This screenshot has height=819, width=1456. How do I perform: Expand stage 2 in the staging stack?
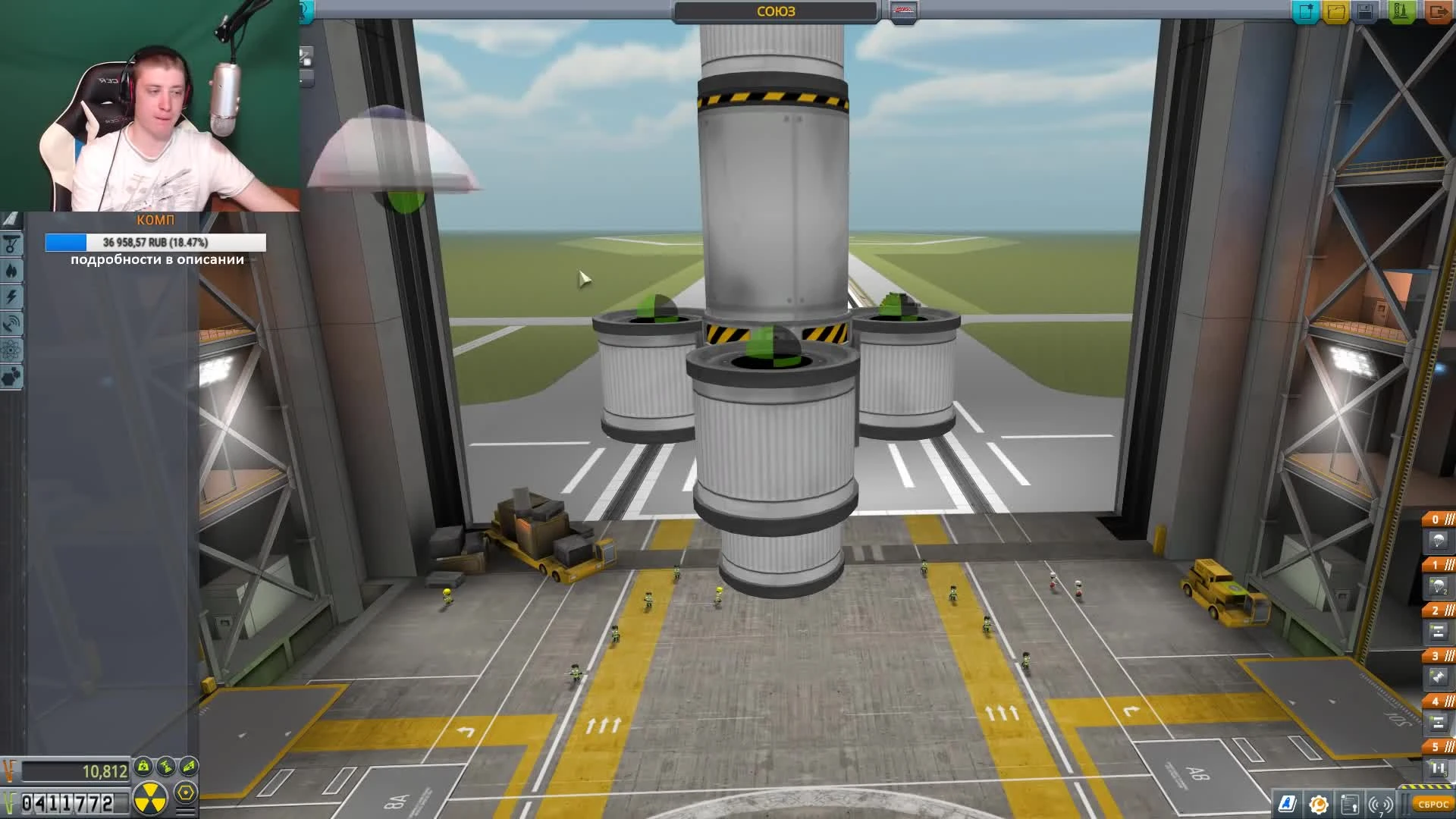[x=1436, y=609]
